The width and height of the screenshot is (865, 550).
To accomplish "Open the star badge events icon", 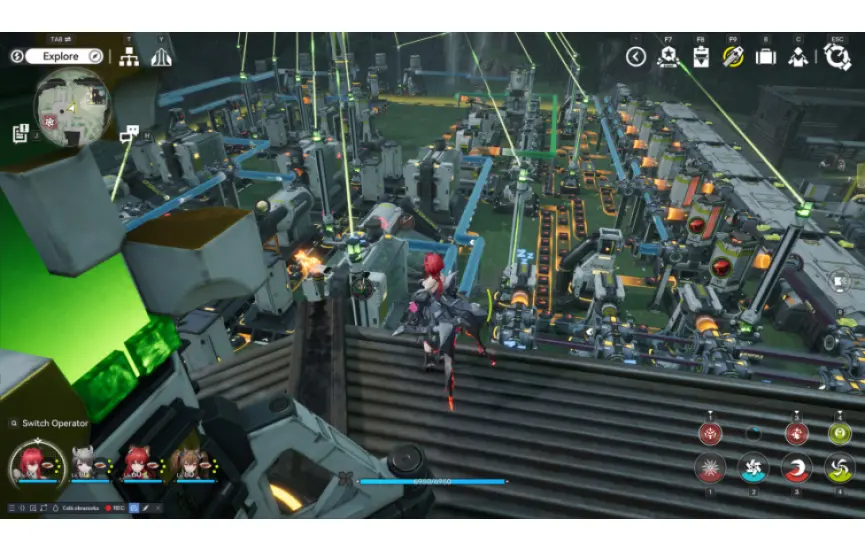I will point(668,56).
